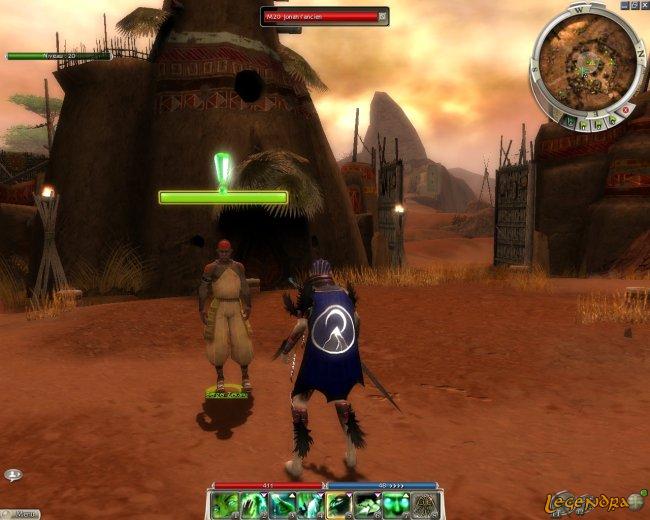
Task: Click the circular compass minimap
Action: point(584,60)
